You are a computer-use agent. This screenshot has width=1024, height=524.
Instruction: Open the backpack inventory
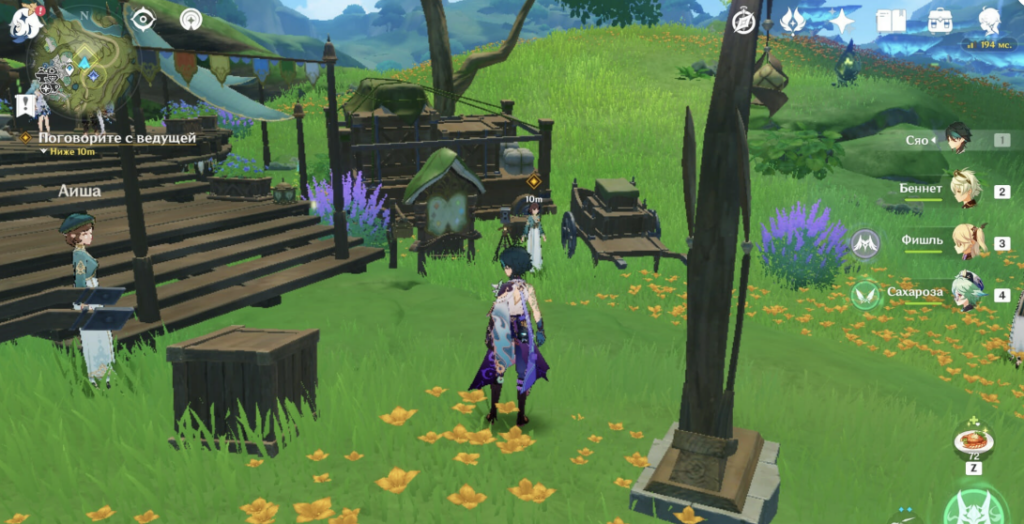pyautogui.click(x=939, y=21)
